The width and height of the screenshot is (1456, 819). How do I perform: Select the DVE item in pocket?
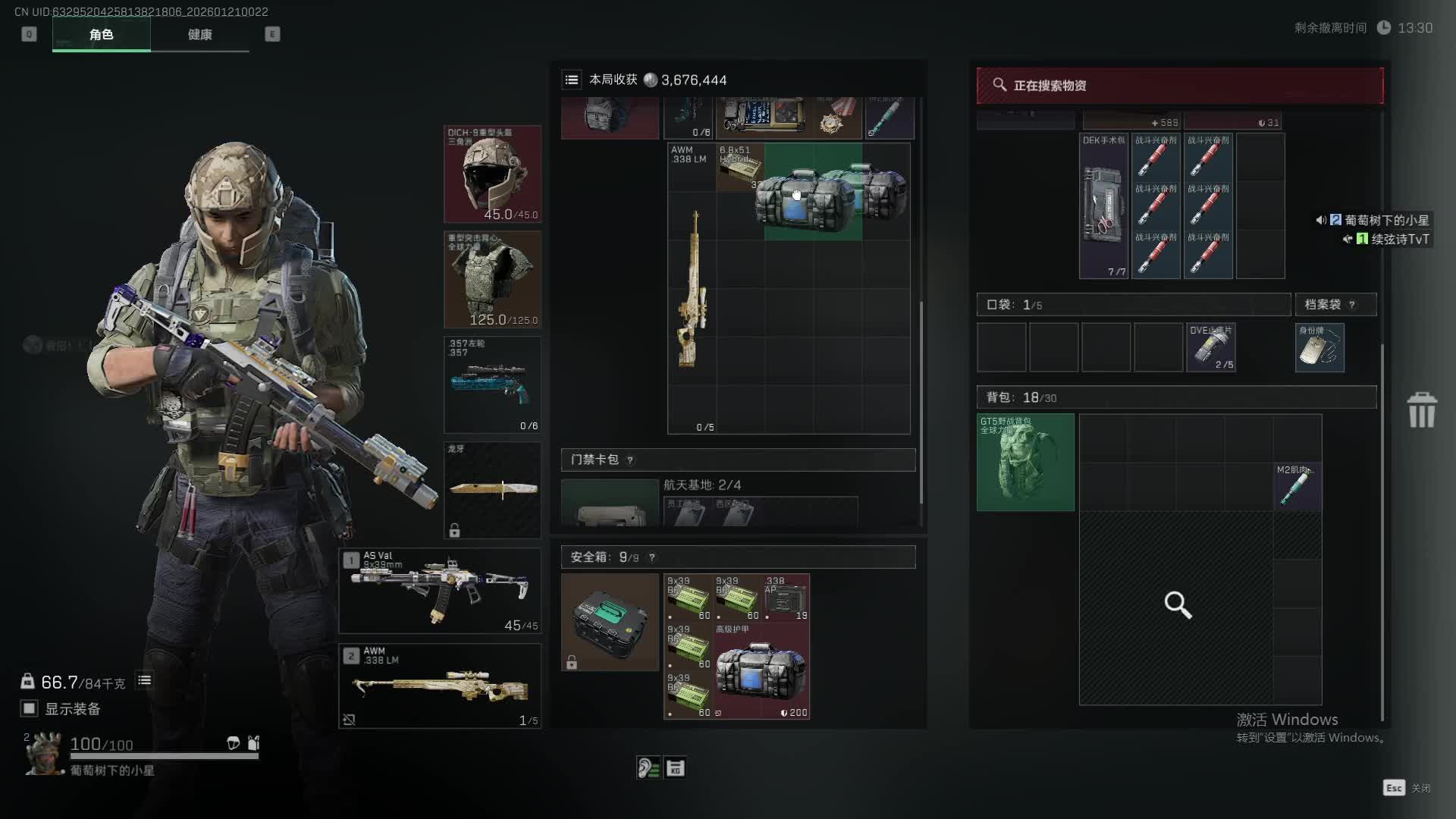tap(1211, 348)
